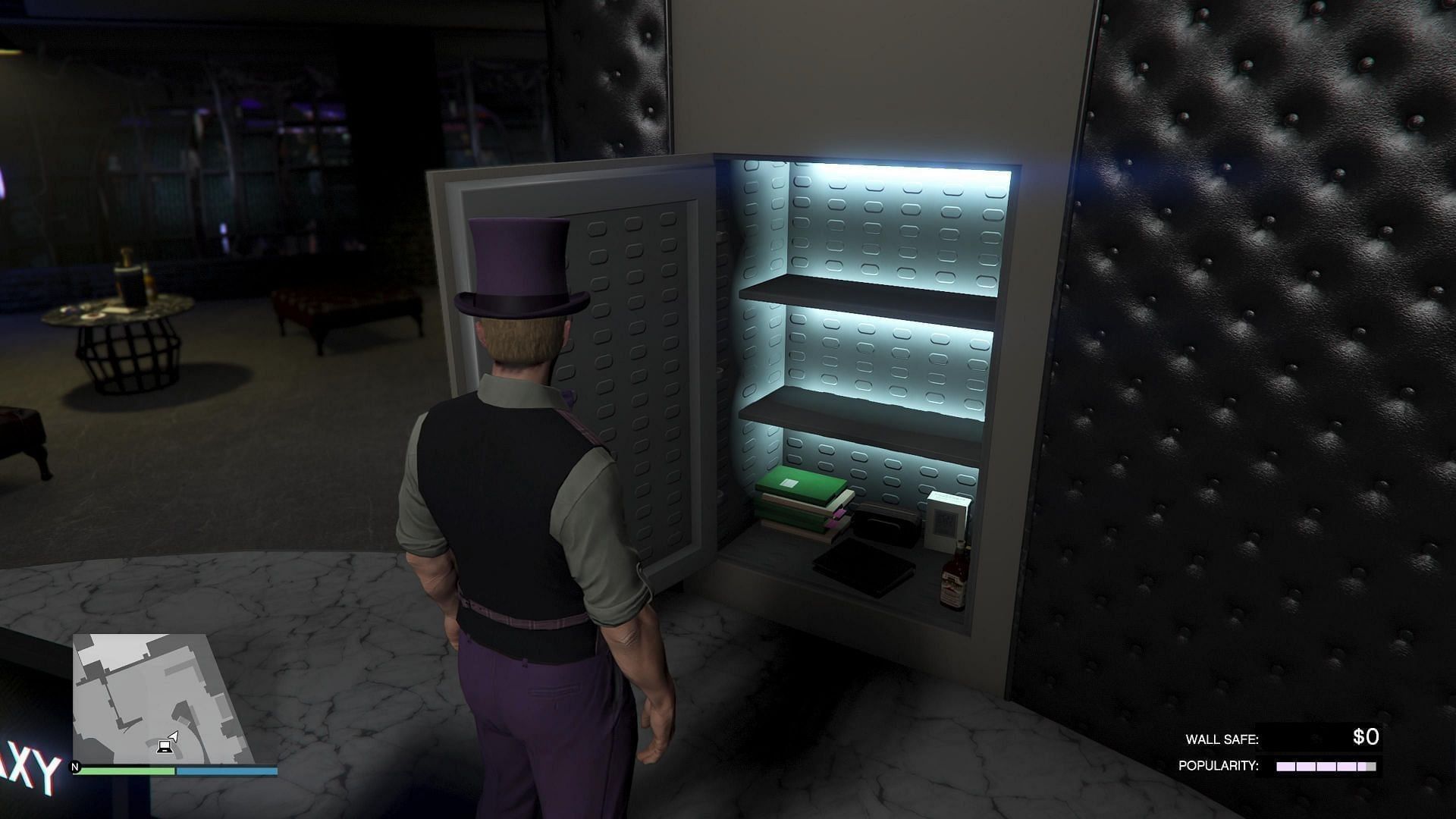The width and height of the screenshot is (1456, 819).
Task: Select the player arrow marker on the minimap
Action: click(173, 736)
